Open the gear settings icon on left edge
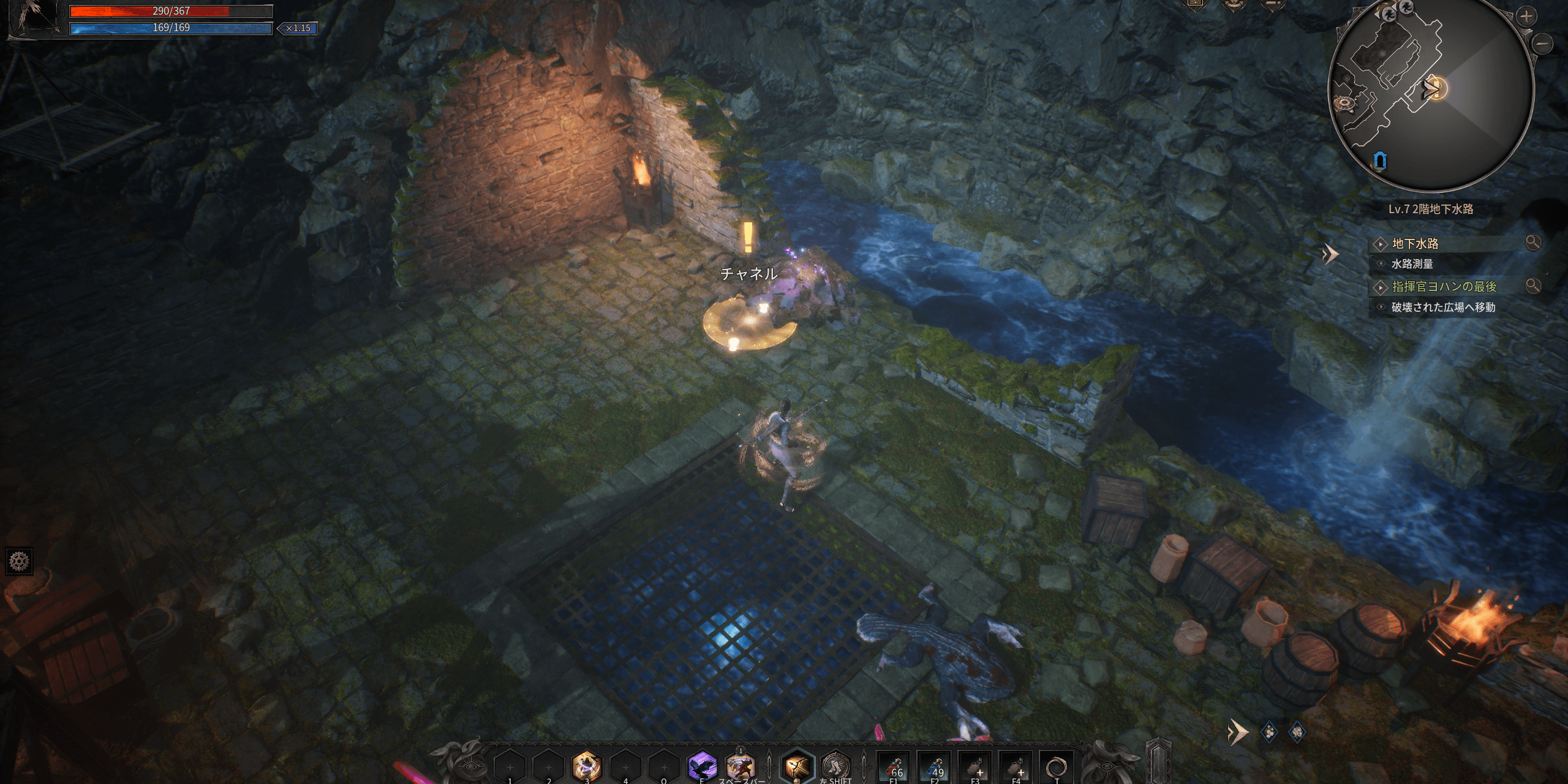The height and width of the screenshot is (784, 1568). (19, 561)
